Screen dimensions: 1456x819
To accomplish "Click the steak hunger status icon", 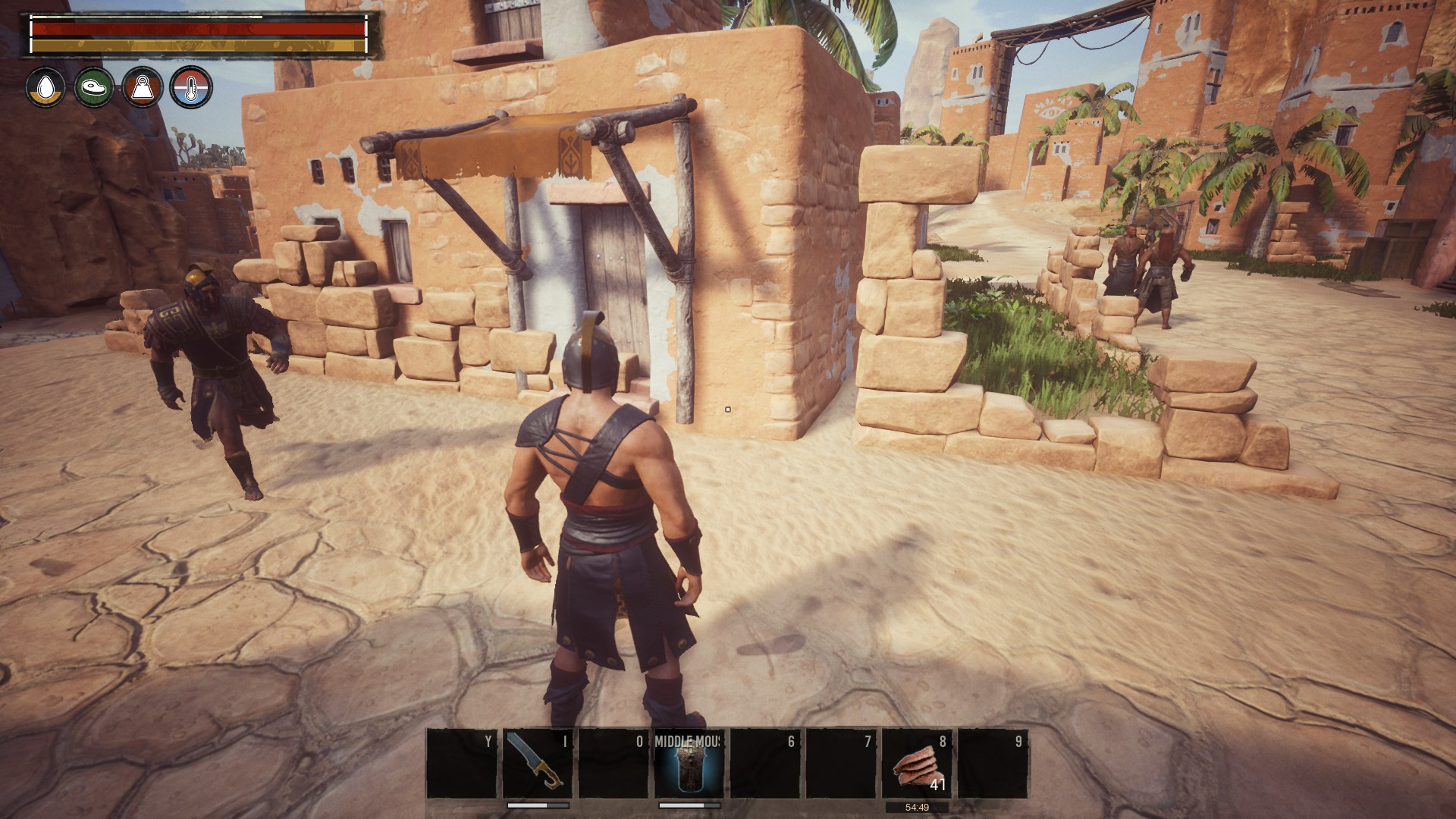I will 94,88.
